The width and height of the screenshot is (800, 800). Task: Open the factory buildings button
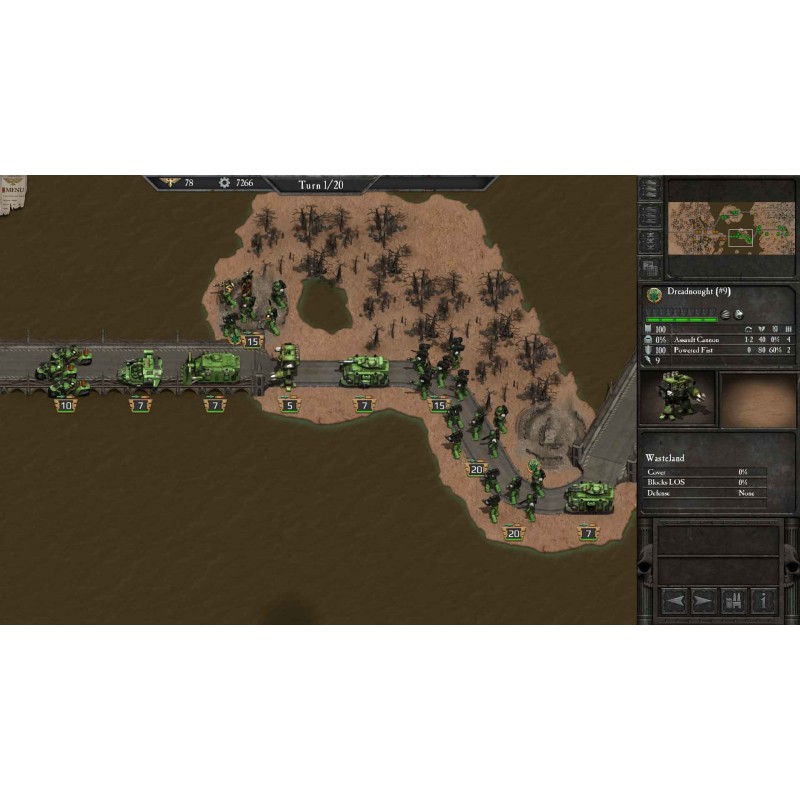(x=734, y=600)
